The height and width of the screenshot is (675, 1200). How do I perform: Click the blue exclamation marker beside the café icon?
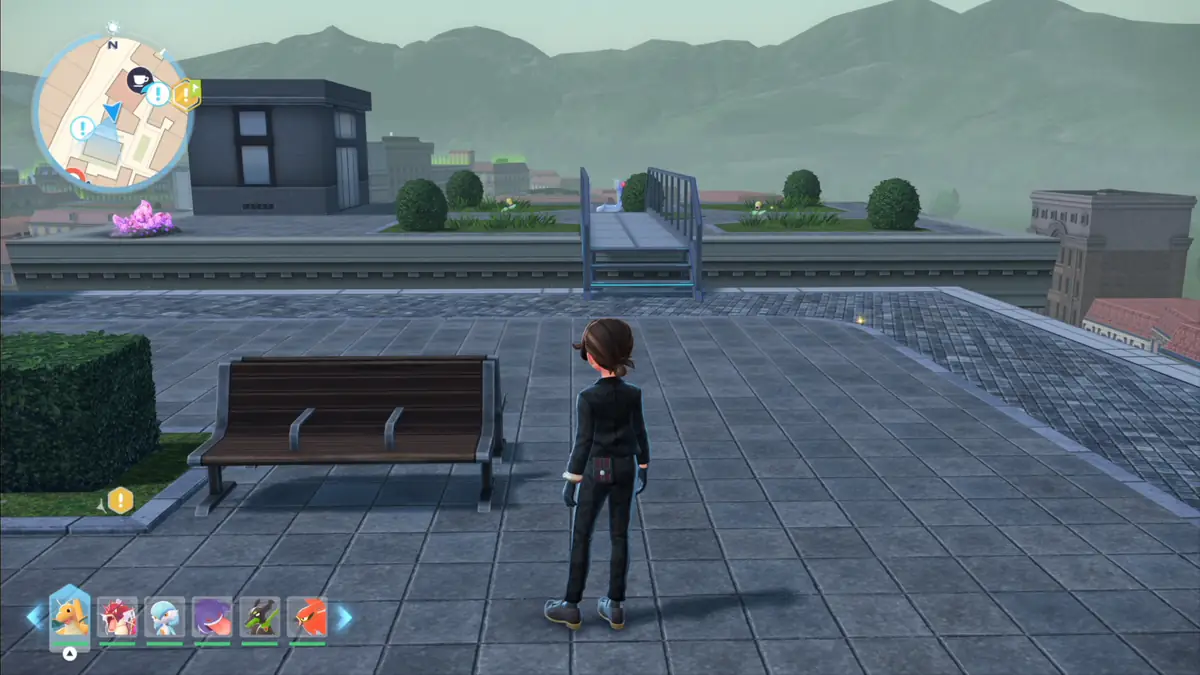coord(157,94)
